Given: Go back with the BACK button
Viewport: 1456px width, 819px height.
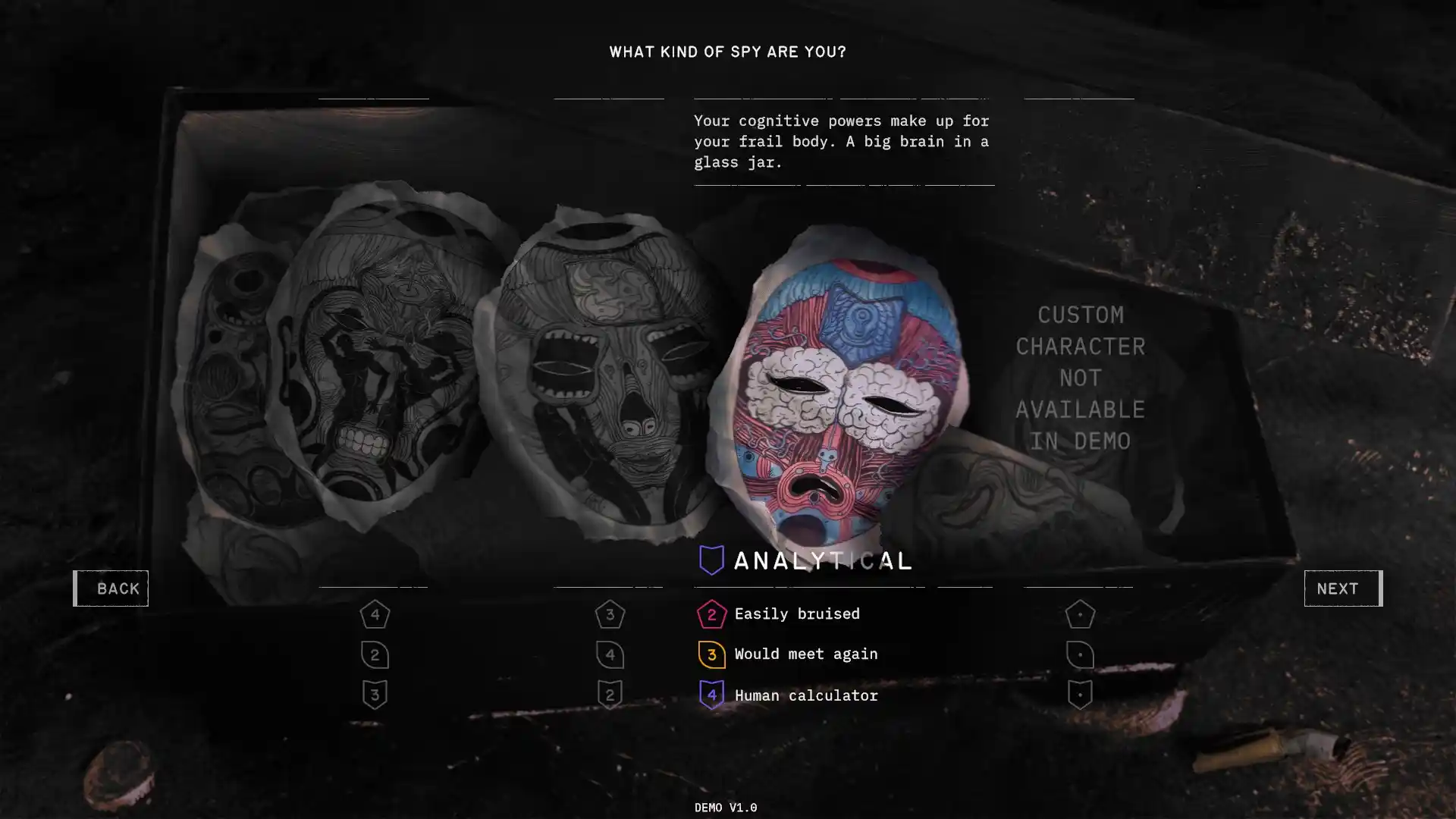Looking at the screenshot, I should click(x=111, y=588).
